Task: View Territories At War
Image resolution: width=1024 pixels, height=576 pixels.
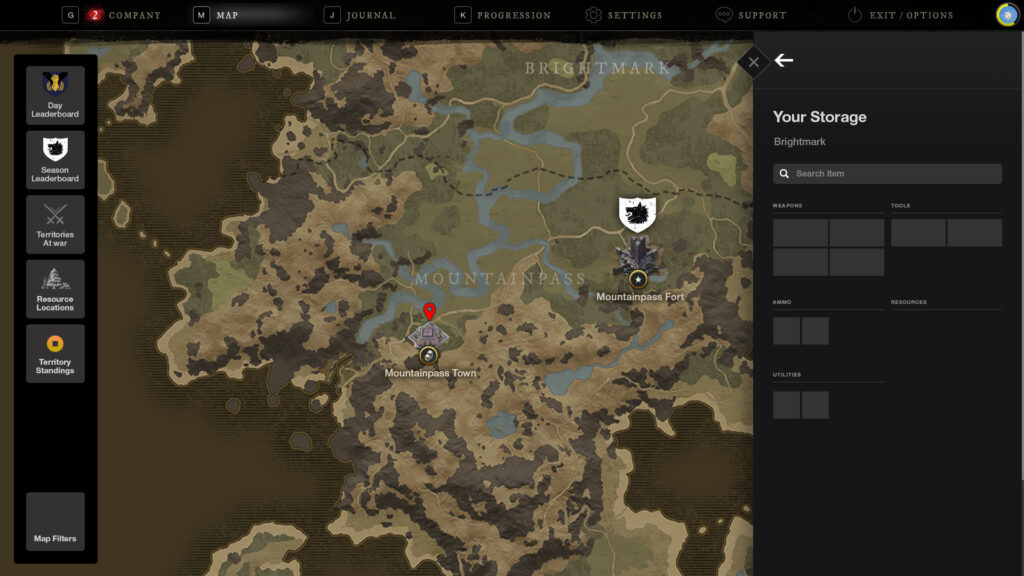Action: 55,224
